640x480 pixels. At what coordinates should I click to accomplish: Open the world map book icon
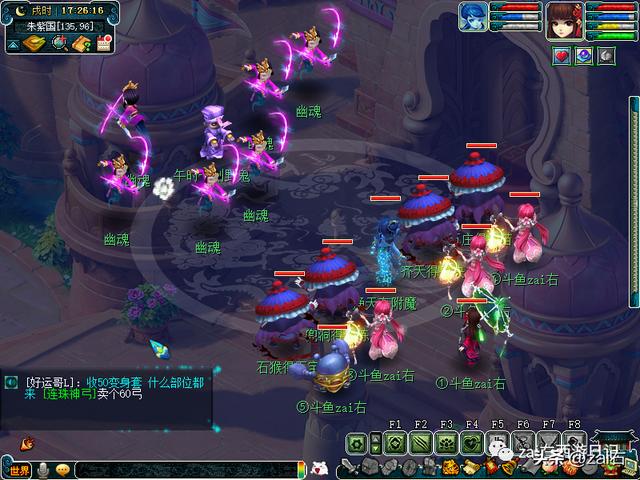pos(36,44)
